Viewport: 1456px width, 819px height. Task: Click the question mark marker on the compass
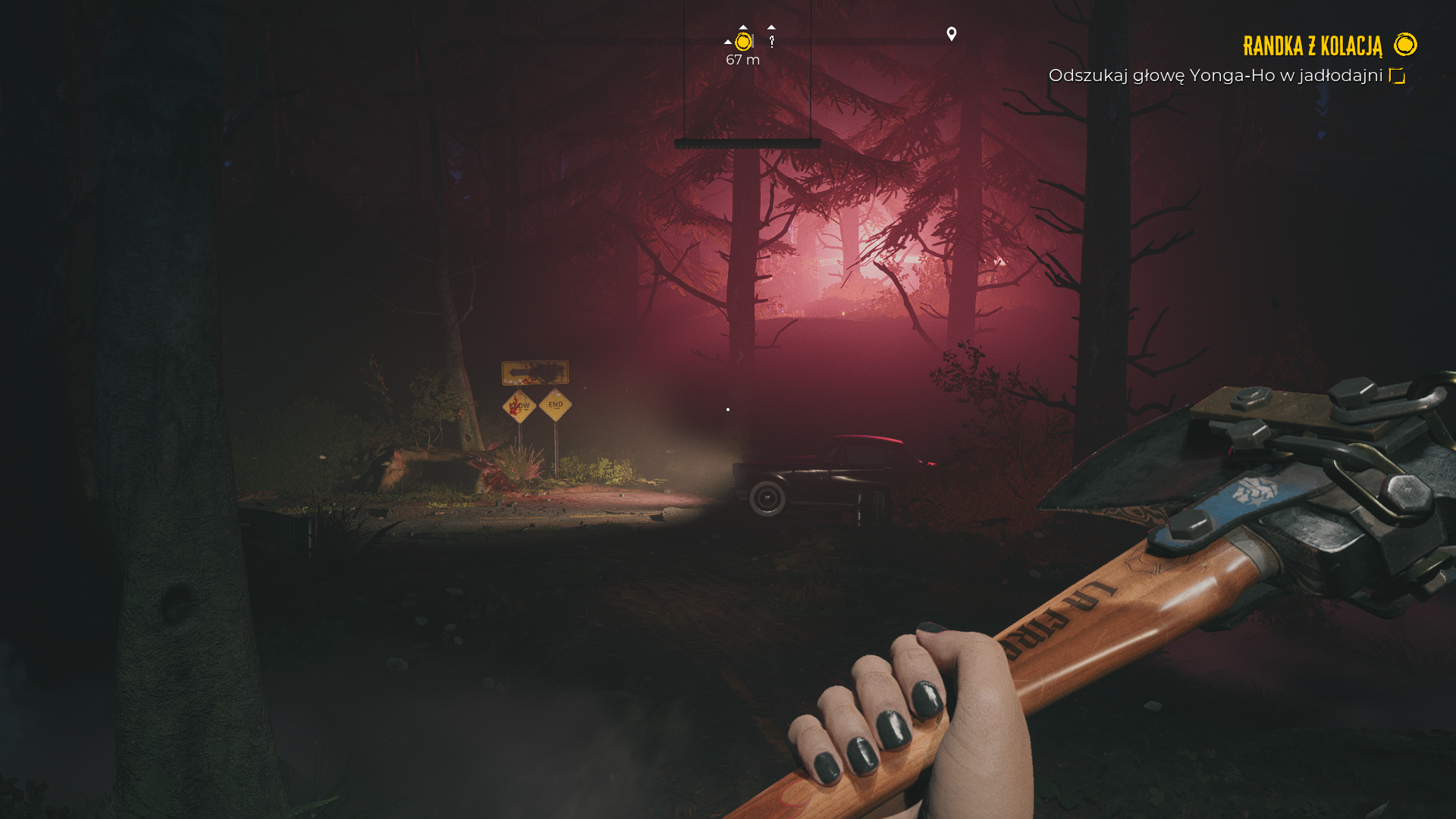click(772, 42)
